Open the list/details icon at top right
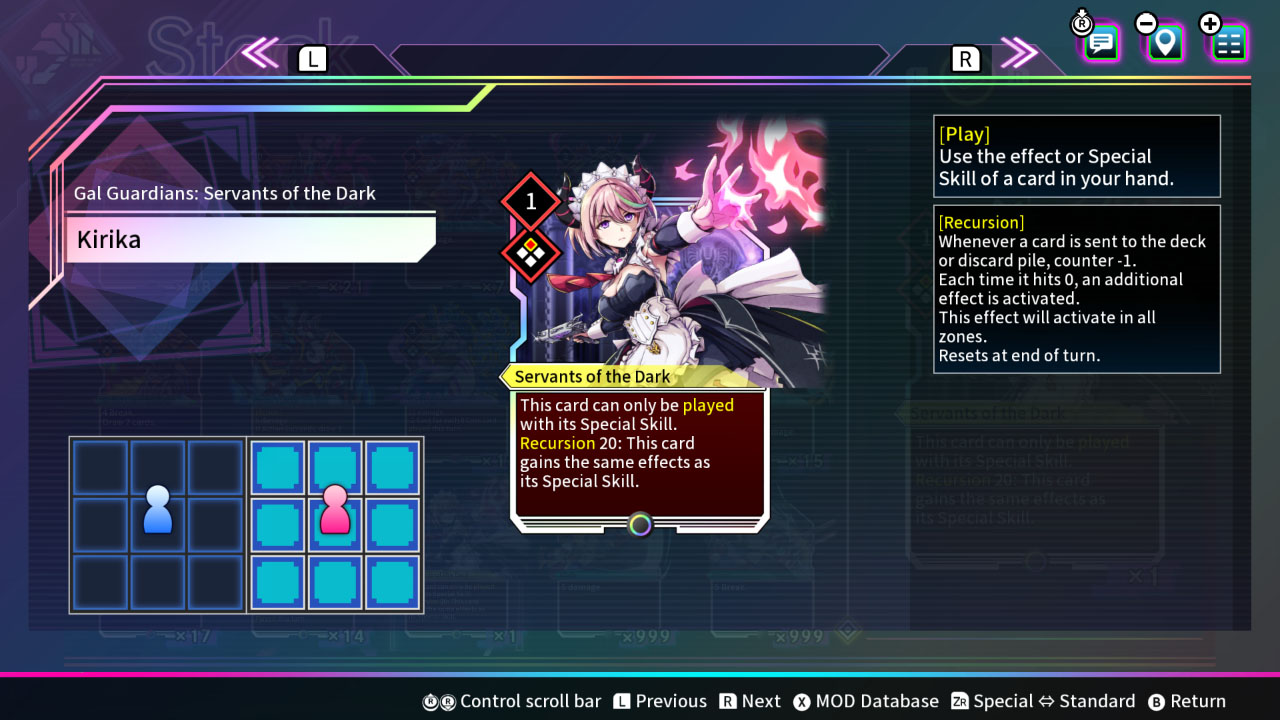 coord(1228,42)
